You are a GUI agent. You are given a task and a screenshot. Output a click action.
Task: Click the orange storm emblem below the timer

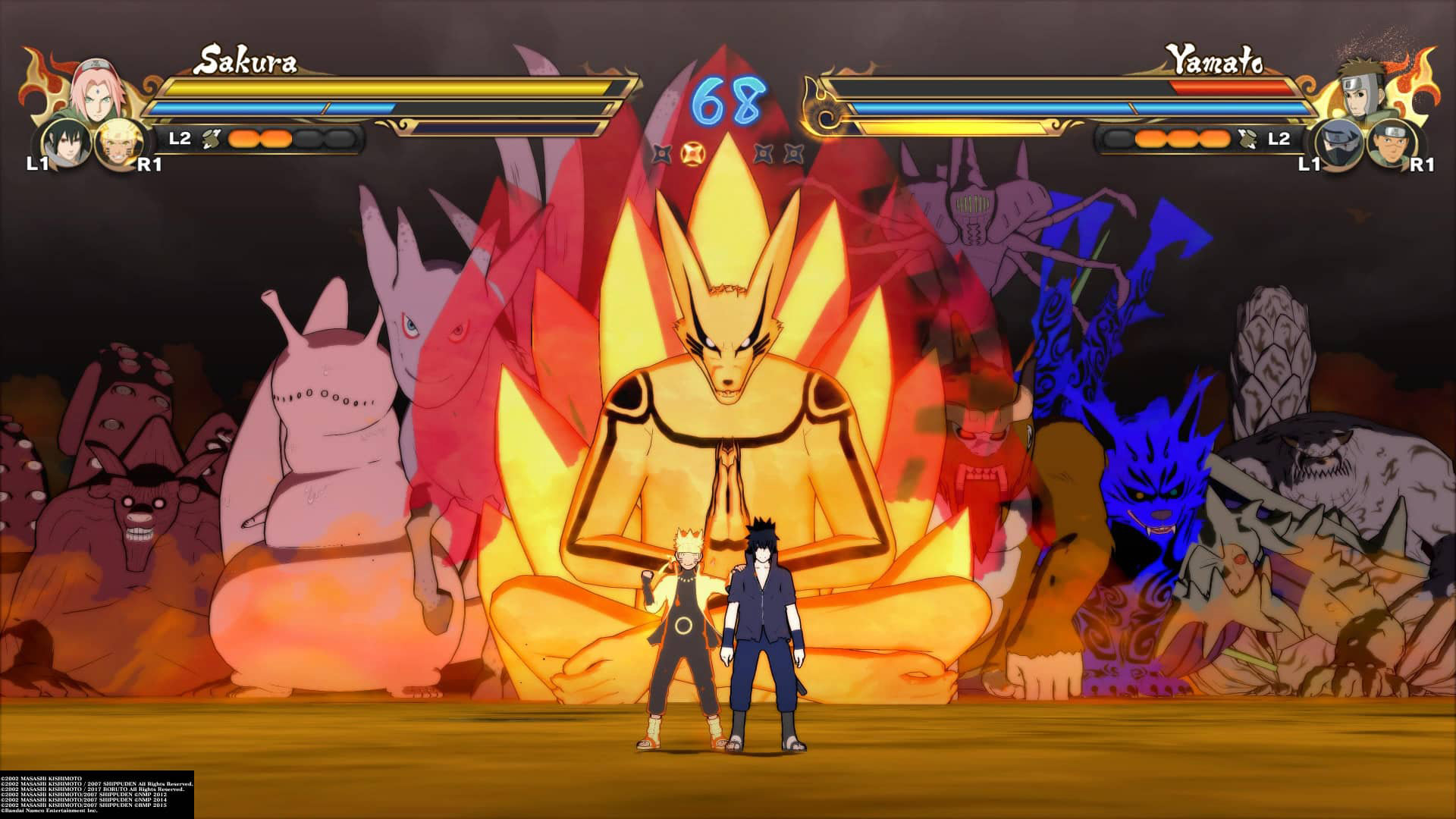pyautogui.click(x=690, y=152)
